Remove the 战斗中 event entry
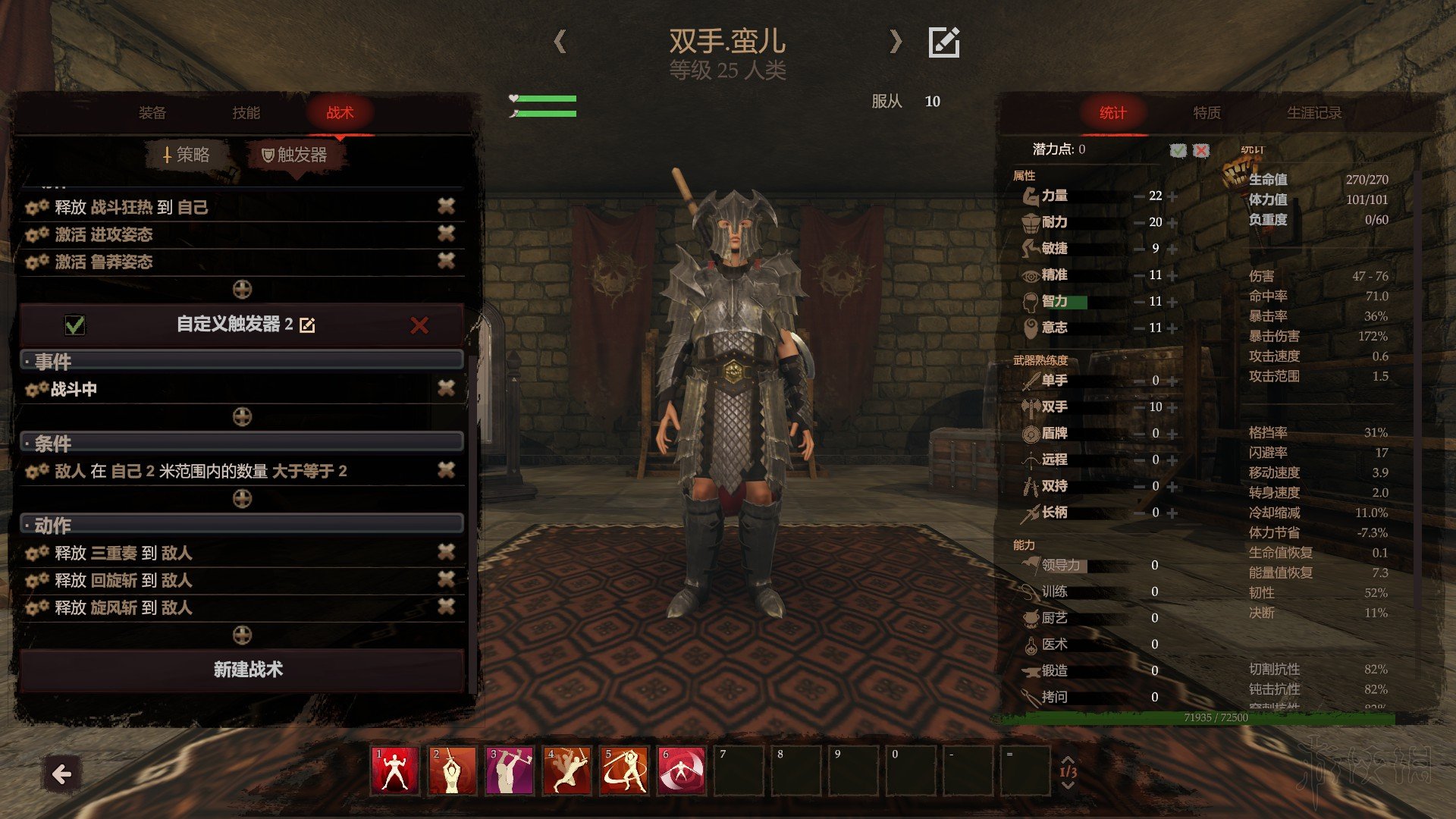This screenshot has width=1456, height=819. 446,388
